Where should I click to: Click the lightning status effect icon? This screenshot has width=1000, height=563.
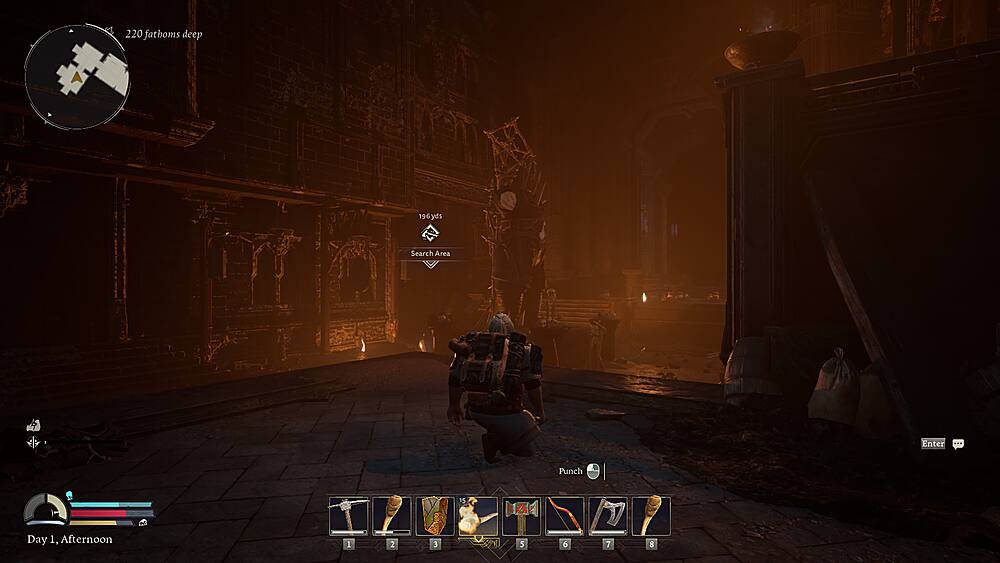[33, 425]
